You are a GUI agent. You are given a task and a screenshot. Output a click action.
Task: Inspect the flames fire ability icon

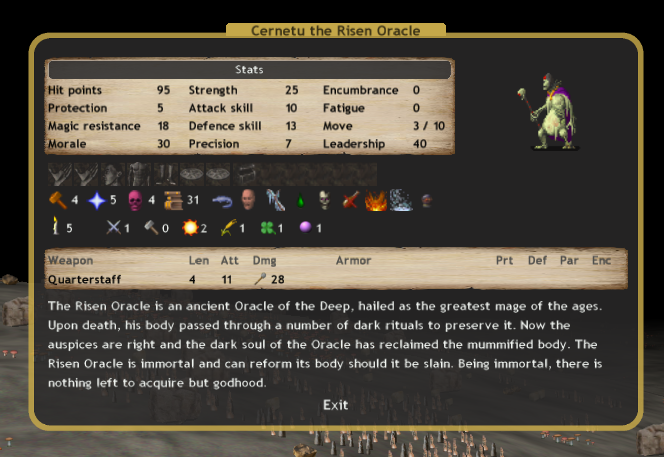coord(376,200)
